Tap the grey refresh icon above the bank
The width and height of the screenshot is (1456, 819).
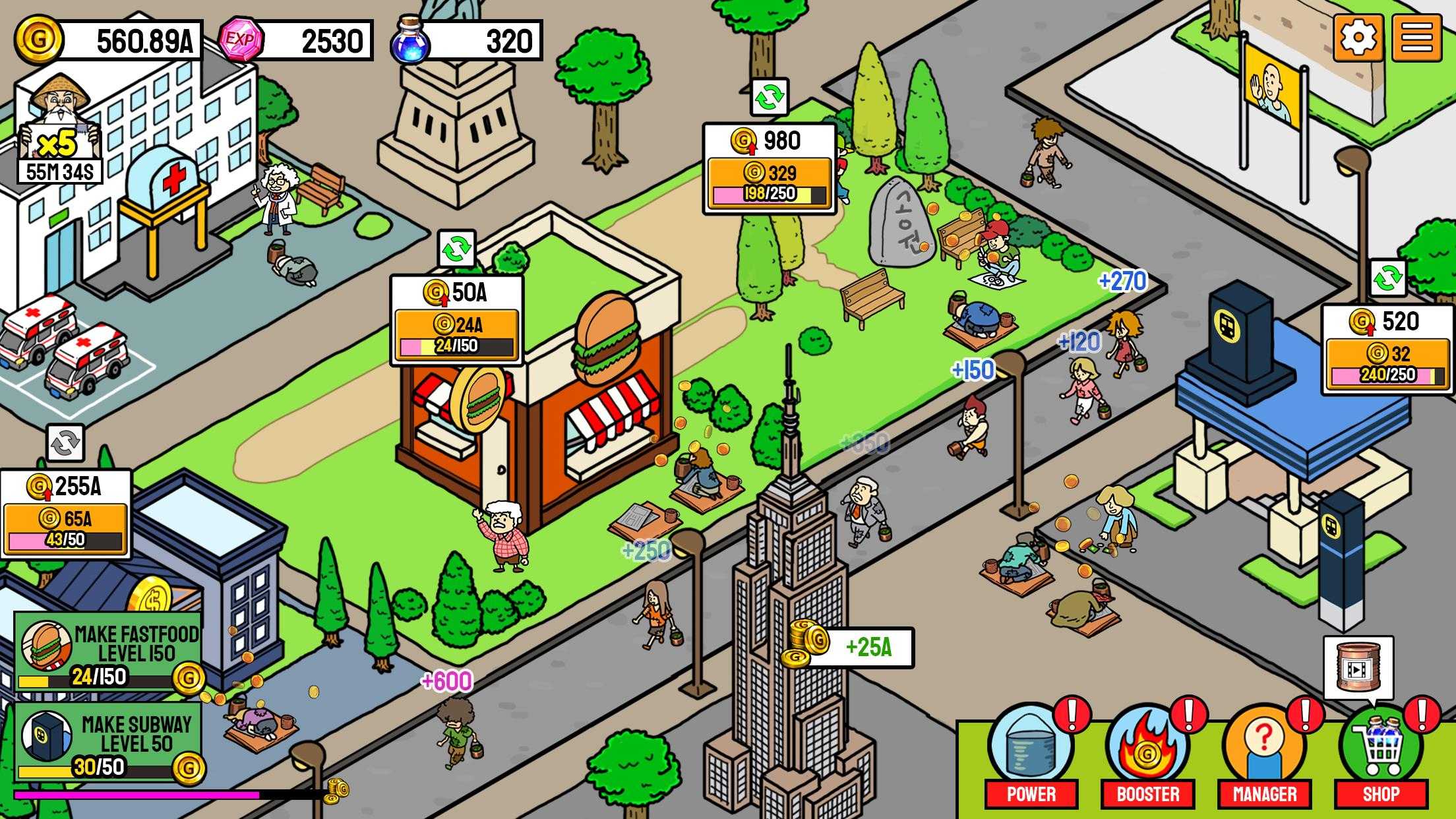pyautogui.click(x=65, y=442)
